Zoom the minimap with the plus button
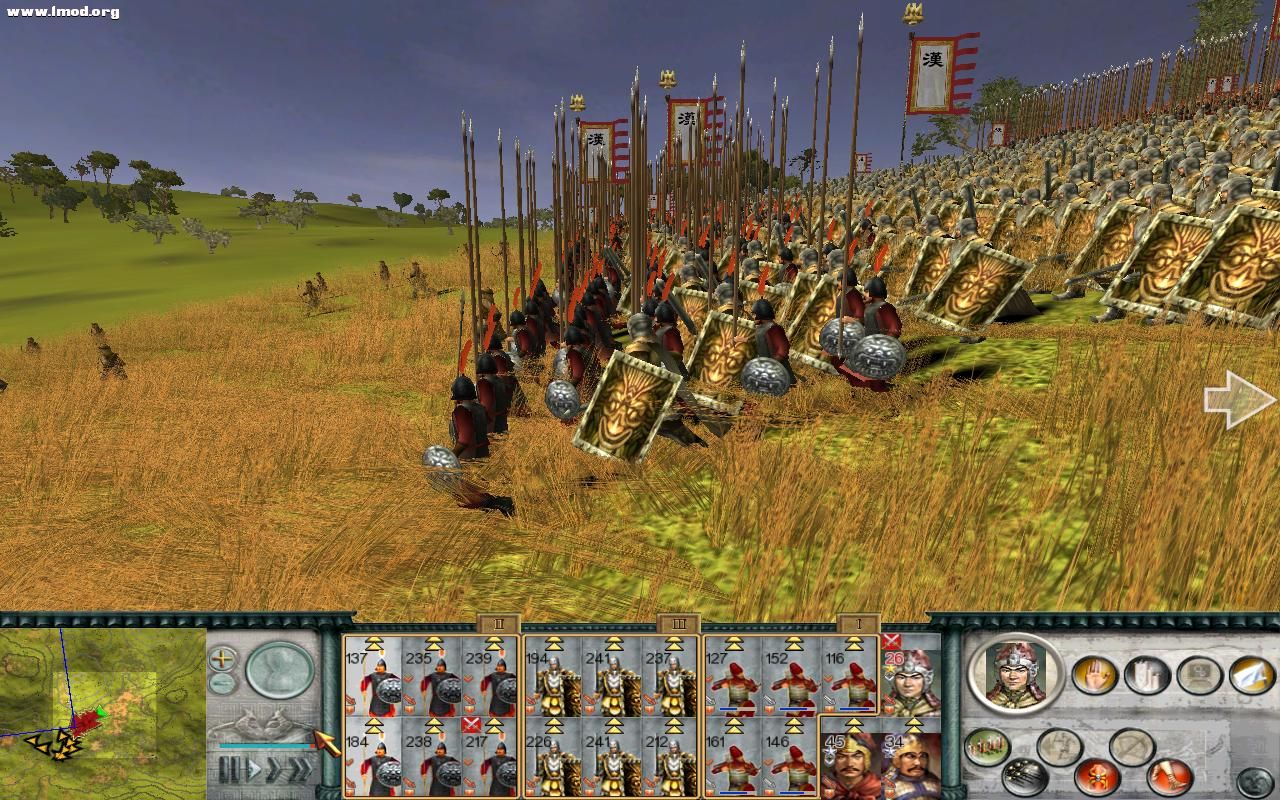The image size is (1280, 800). click(222, 658)
